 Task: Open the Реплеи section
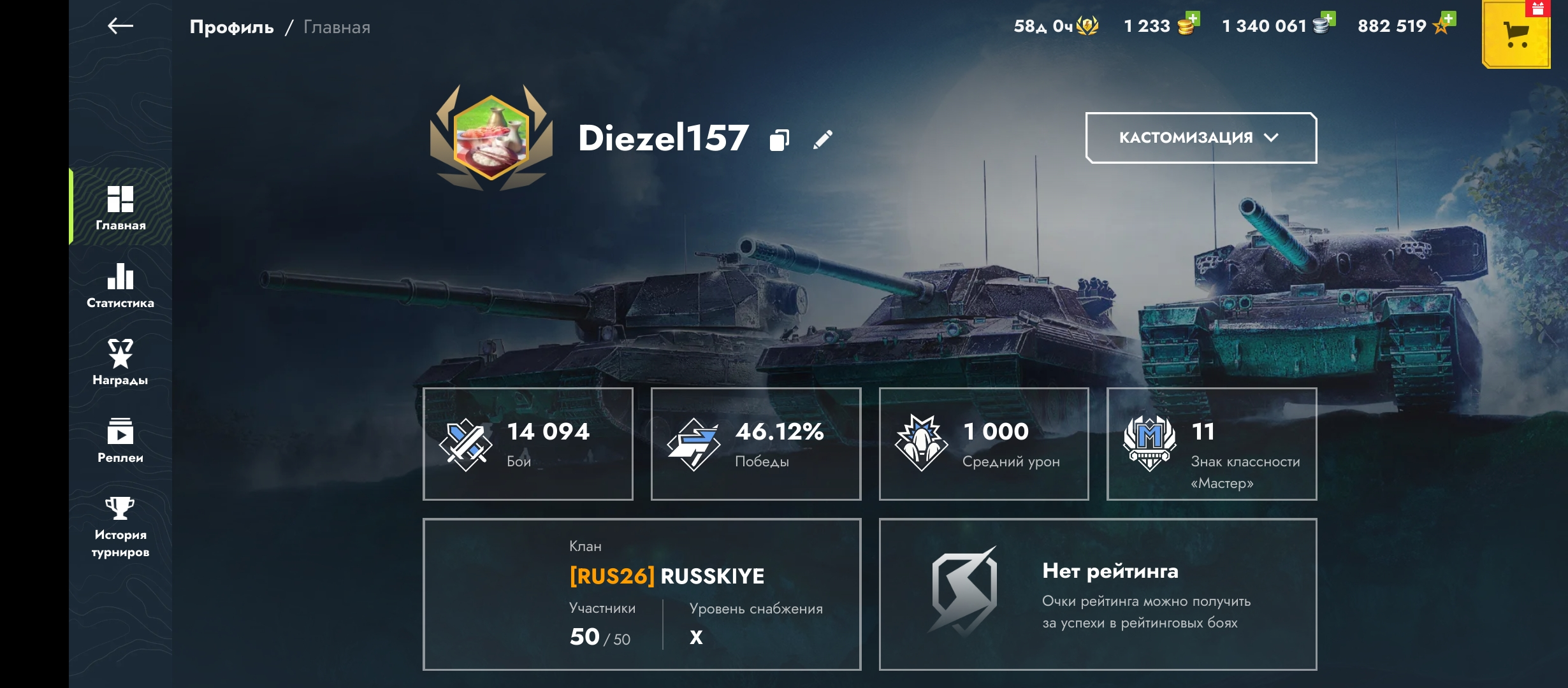[x=120, y=440]
